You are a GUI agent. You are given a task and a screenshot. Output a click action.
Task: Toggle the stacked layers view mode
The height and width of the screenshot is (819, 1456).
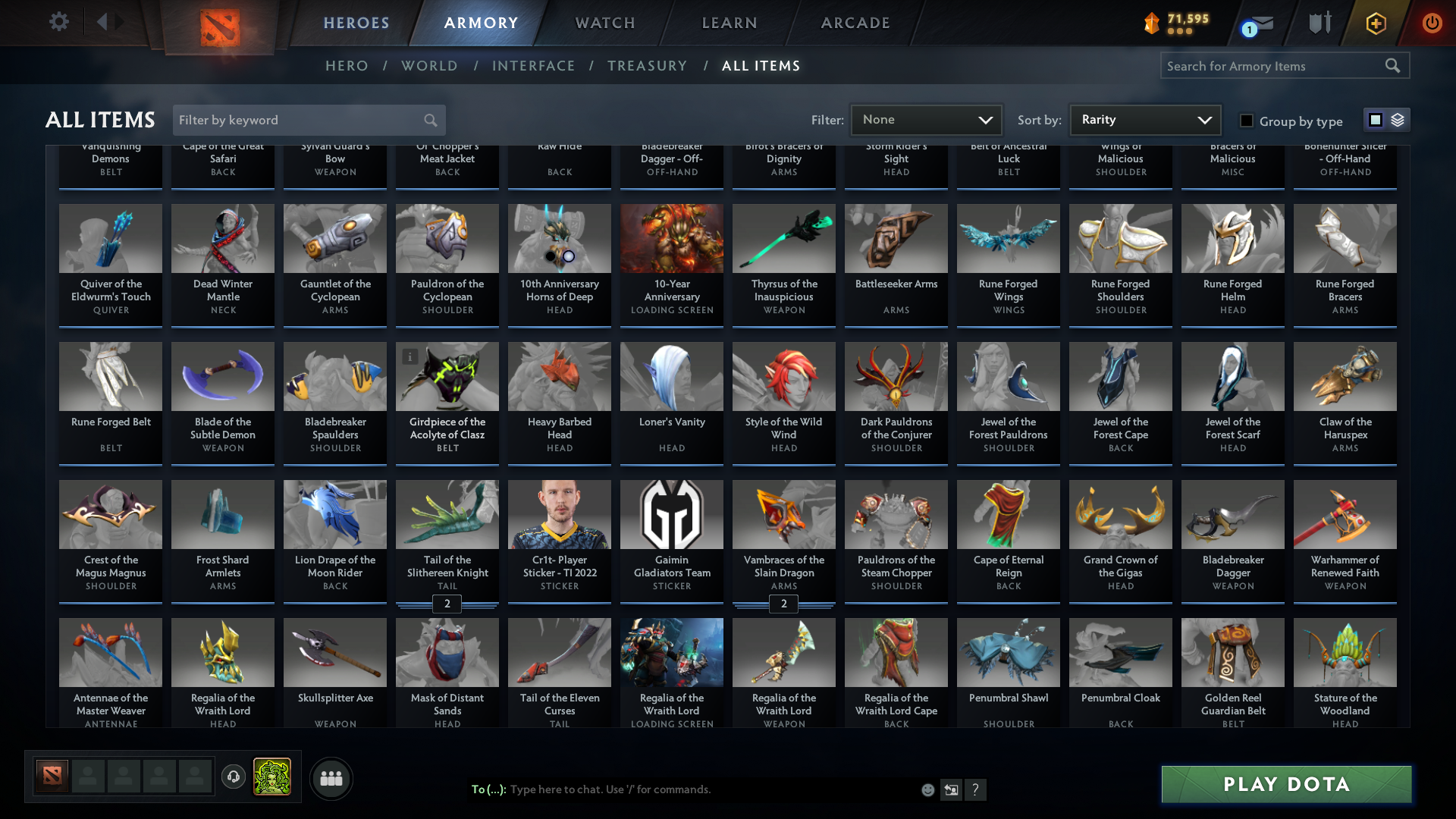click(x=1398, y=119)
